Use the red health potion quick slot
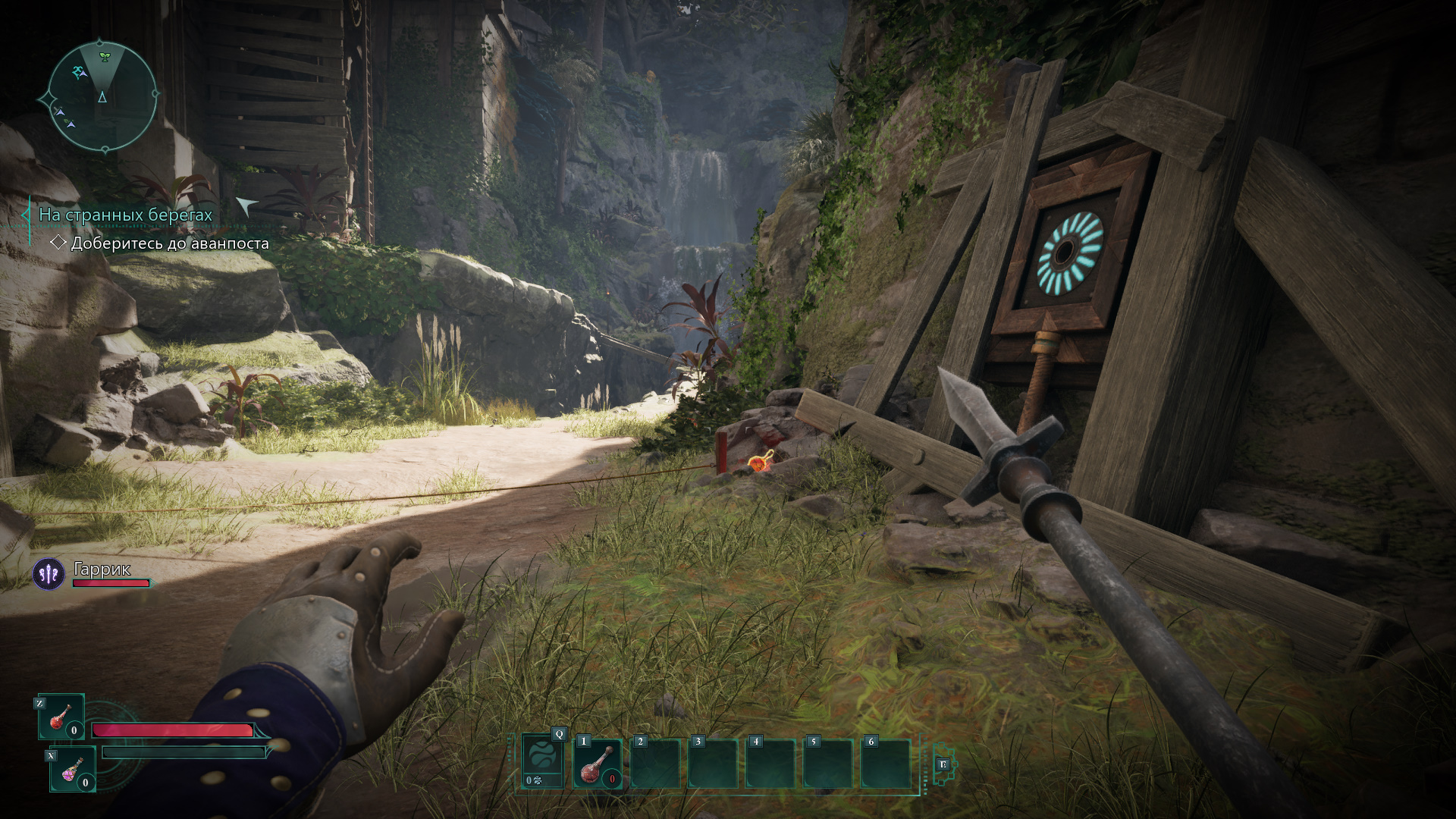 point(61,717)
